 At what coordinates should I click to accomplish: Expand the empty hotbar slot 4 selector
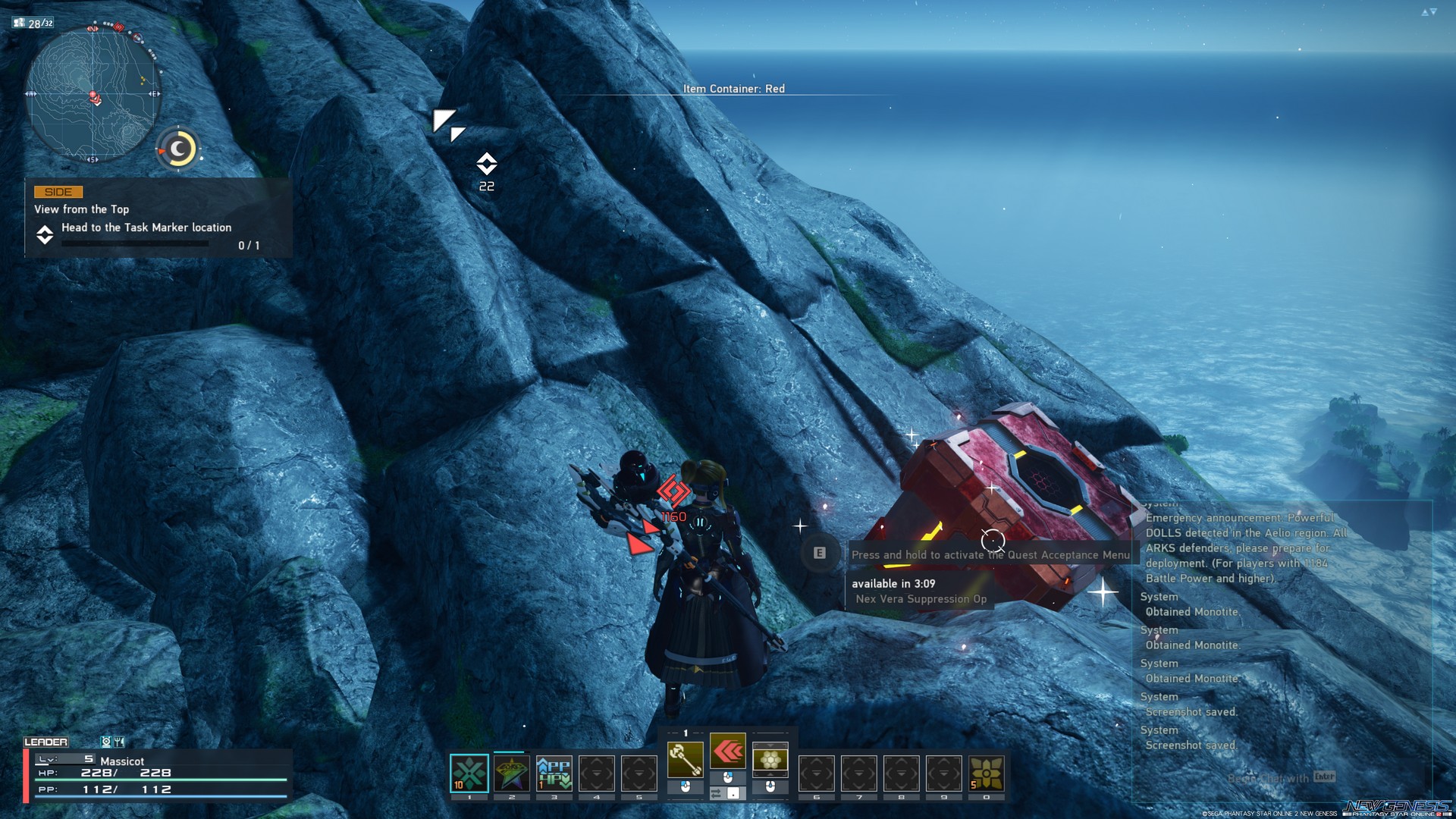[597, 770]
